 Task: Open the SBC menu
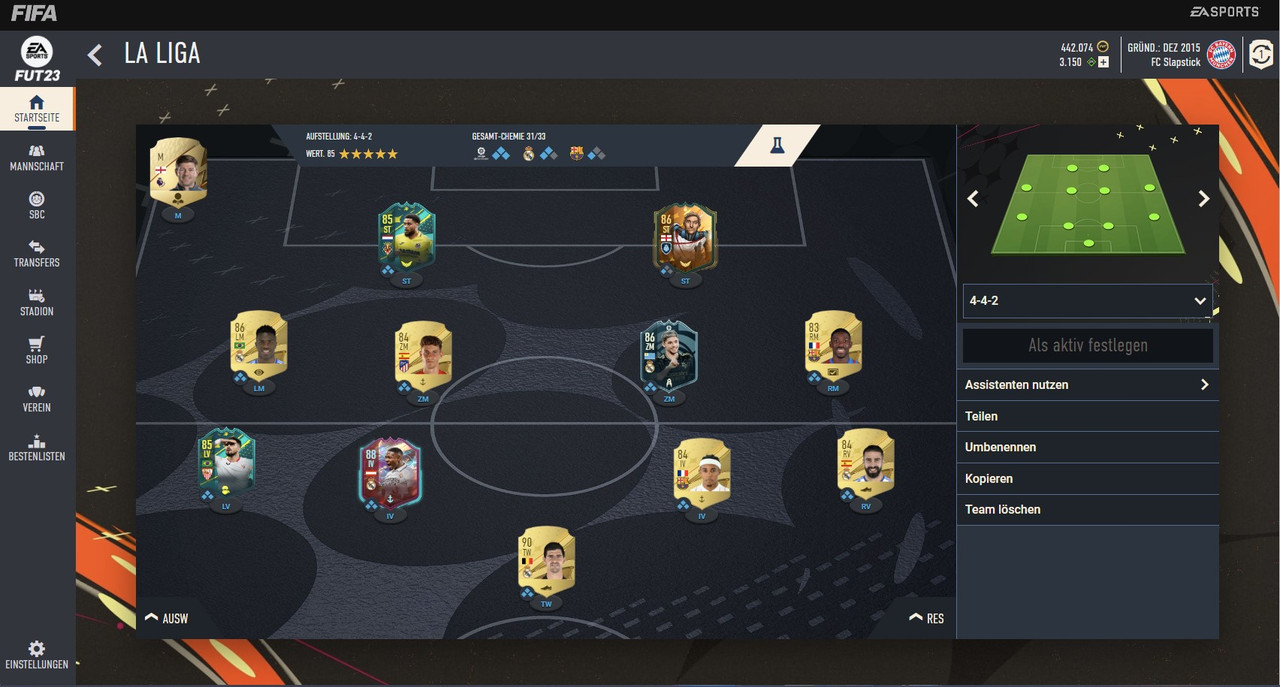coord(36,206)
